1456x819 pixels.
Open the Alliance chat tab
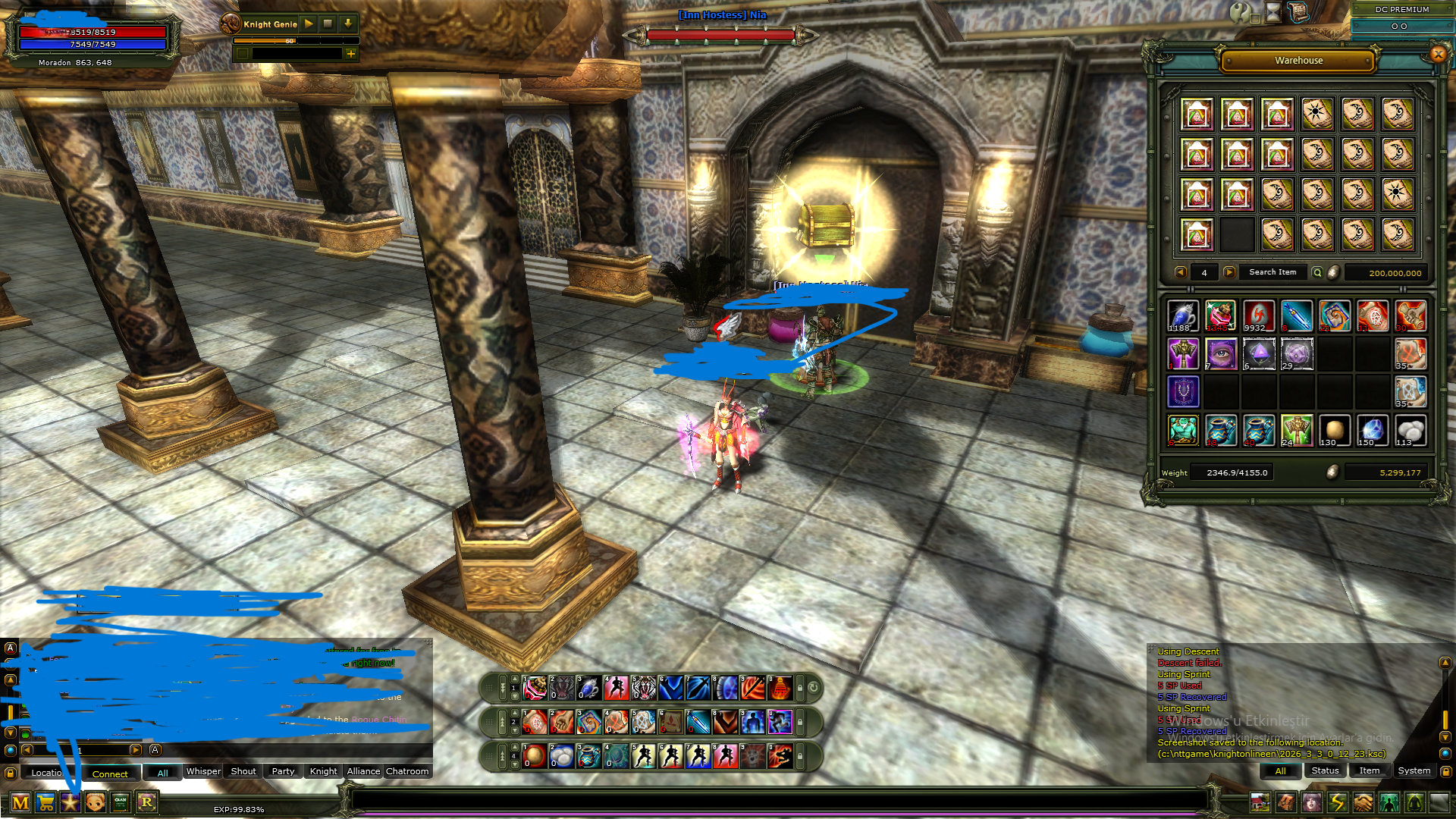coord(363,771)
